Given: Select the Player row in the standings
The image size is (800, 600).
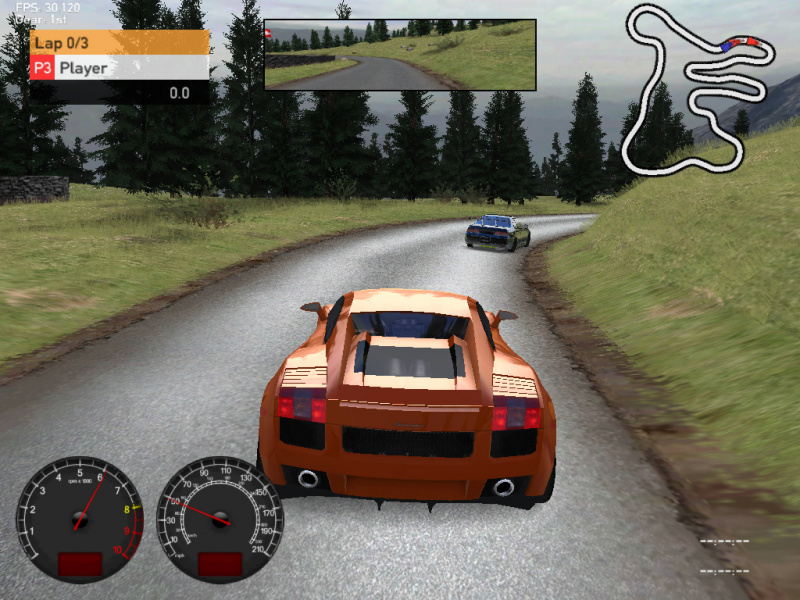Looking at the screenshot, I should point(120,68).
